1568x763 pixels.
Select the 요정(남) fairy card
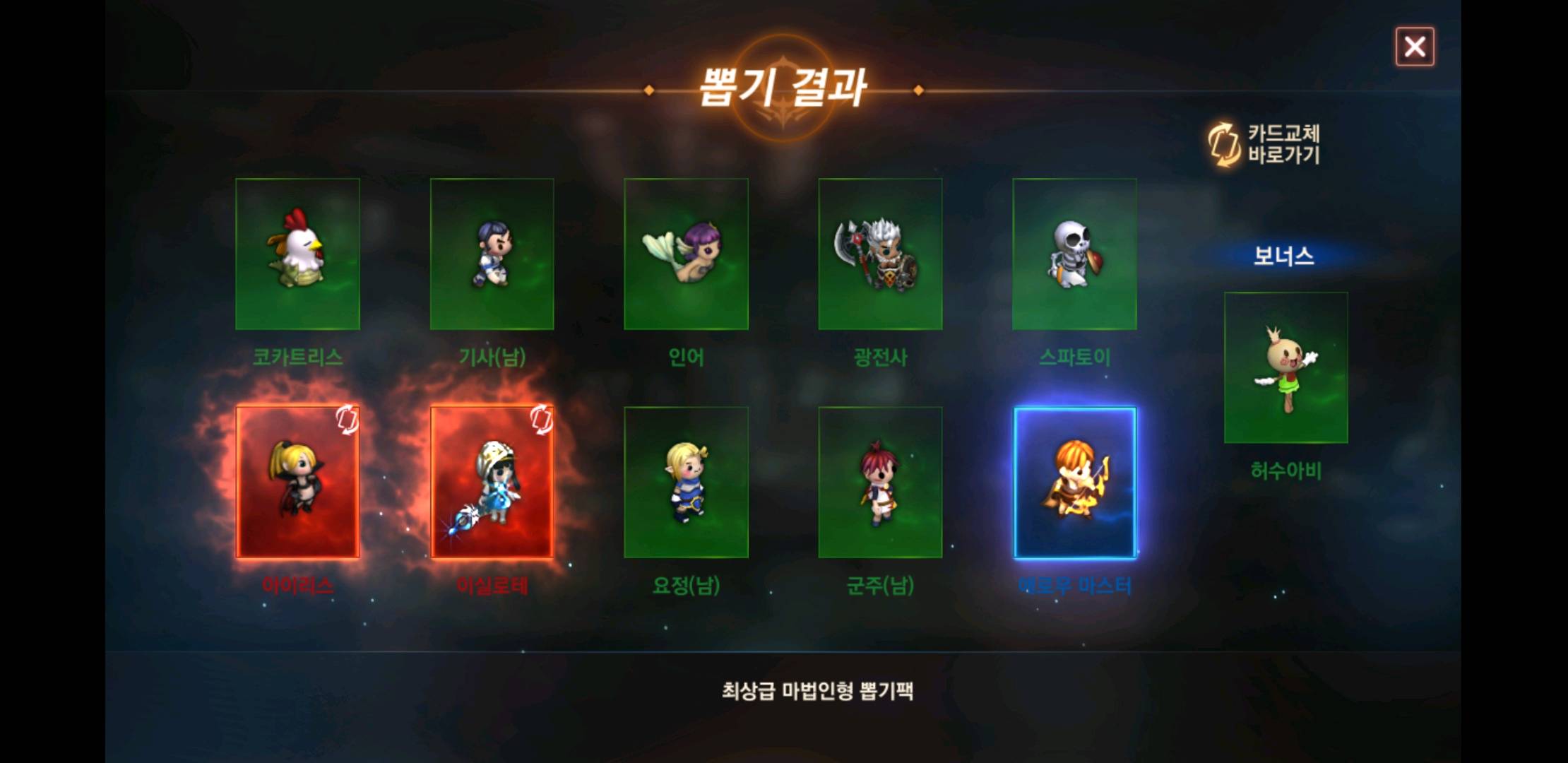pyautogui.click(x=686, y=482)
